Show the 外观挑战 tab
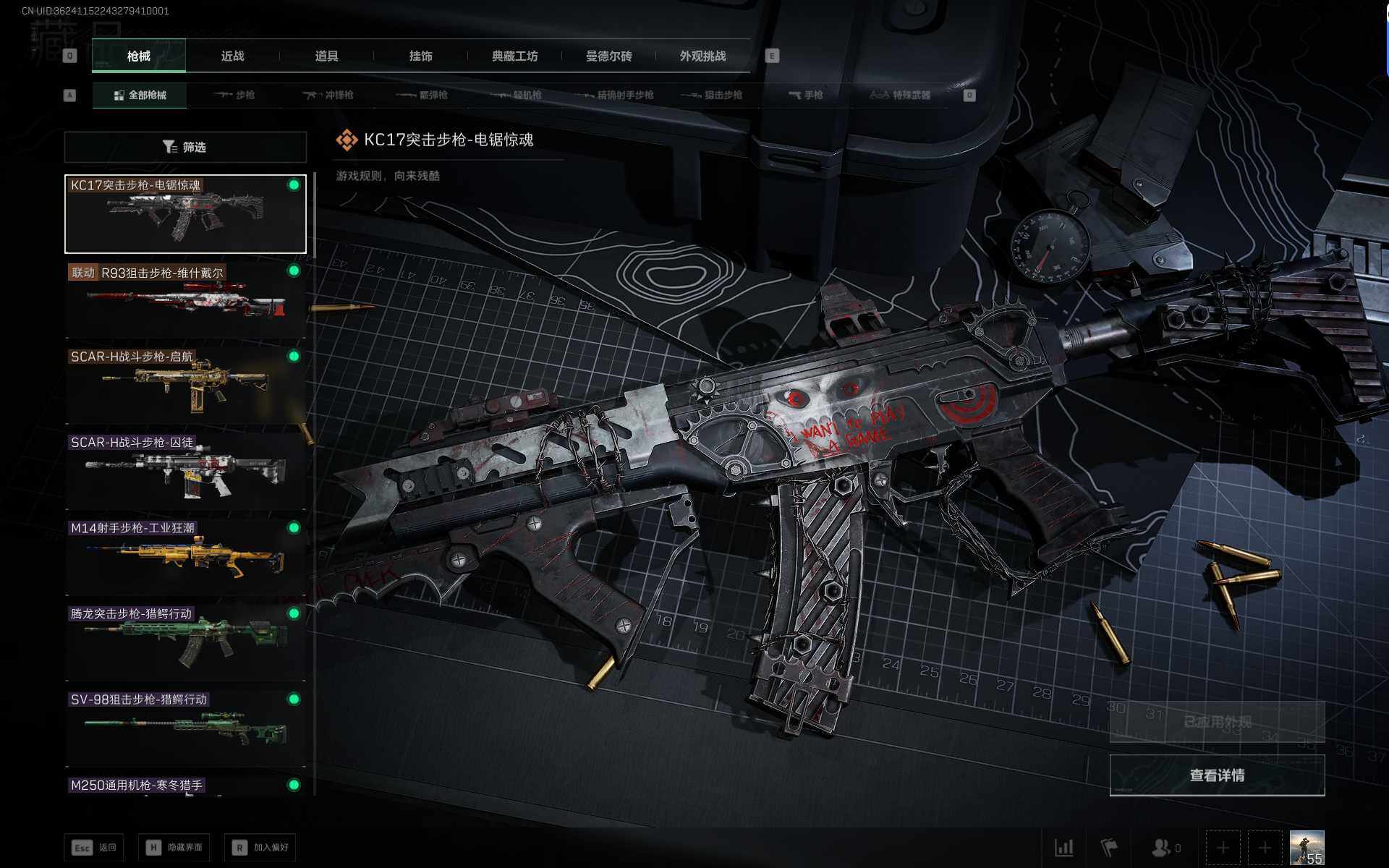 coord(702,56)
